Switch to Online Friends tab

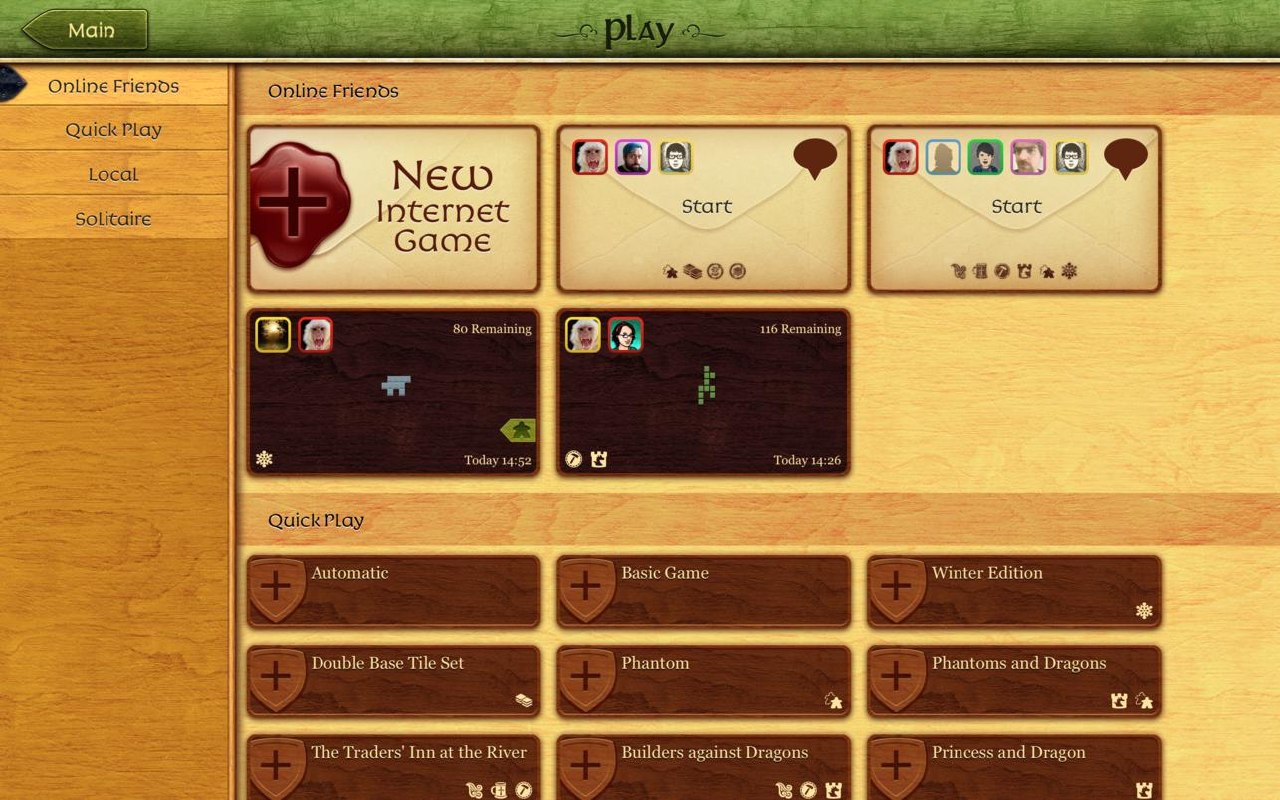[113, 86]
